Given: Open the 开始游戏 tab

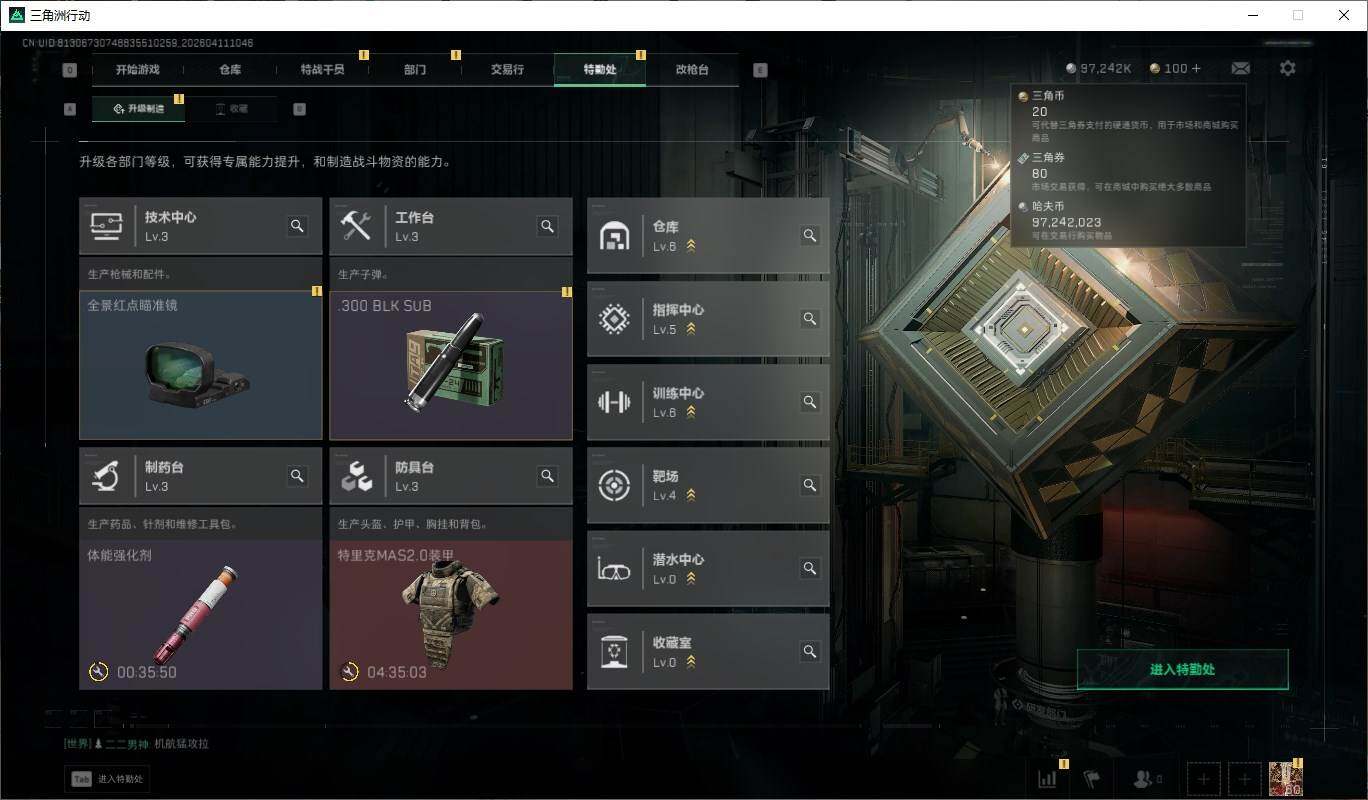Looking at the screenshot, I should coord(137,70).
